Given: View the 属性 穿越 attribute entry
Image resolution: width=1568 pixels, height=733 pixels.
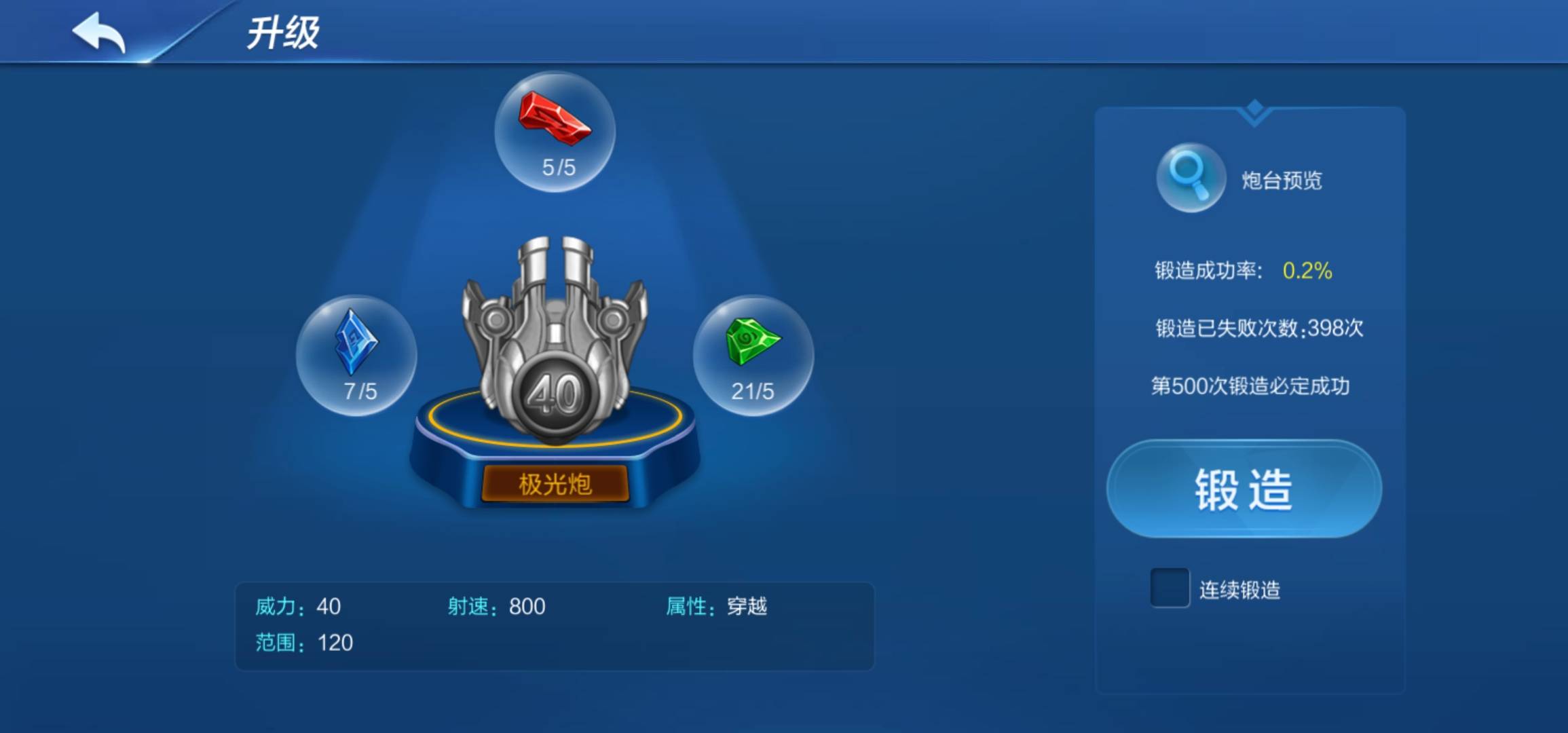Looking at the screenshot, I should 720,606.
